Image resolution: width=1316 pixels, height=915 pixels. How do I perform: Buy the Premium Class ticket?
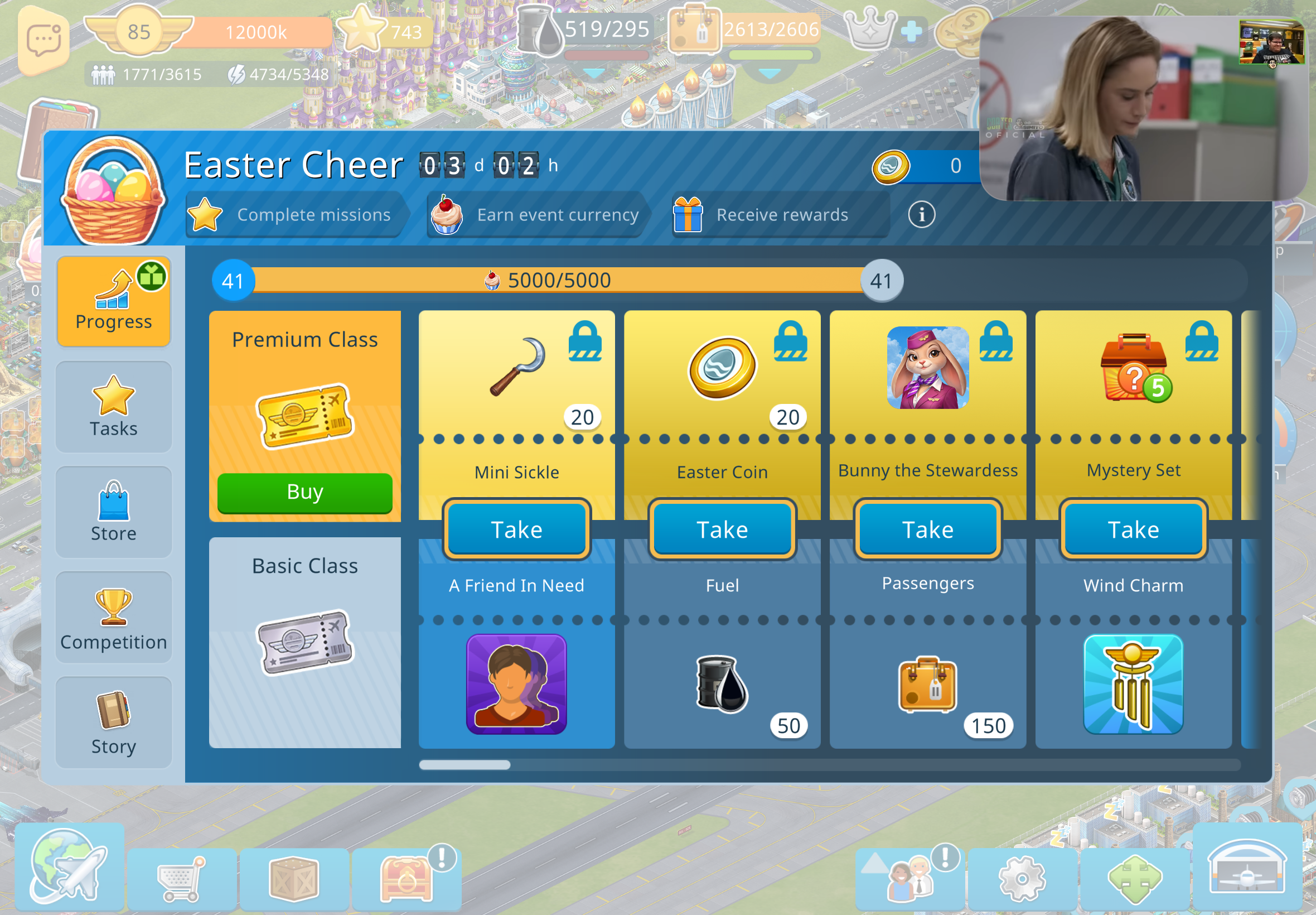[x=305, y=492]
